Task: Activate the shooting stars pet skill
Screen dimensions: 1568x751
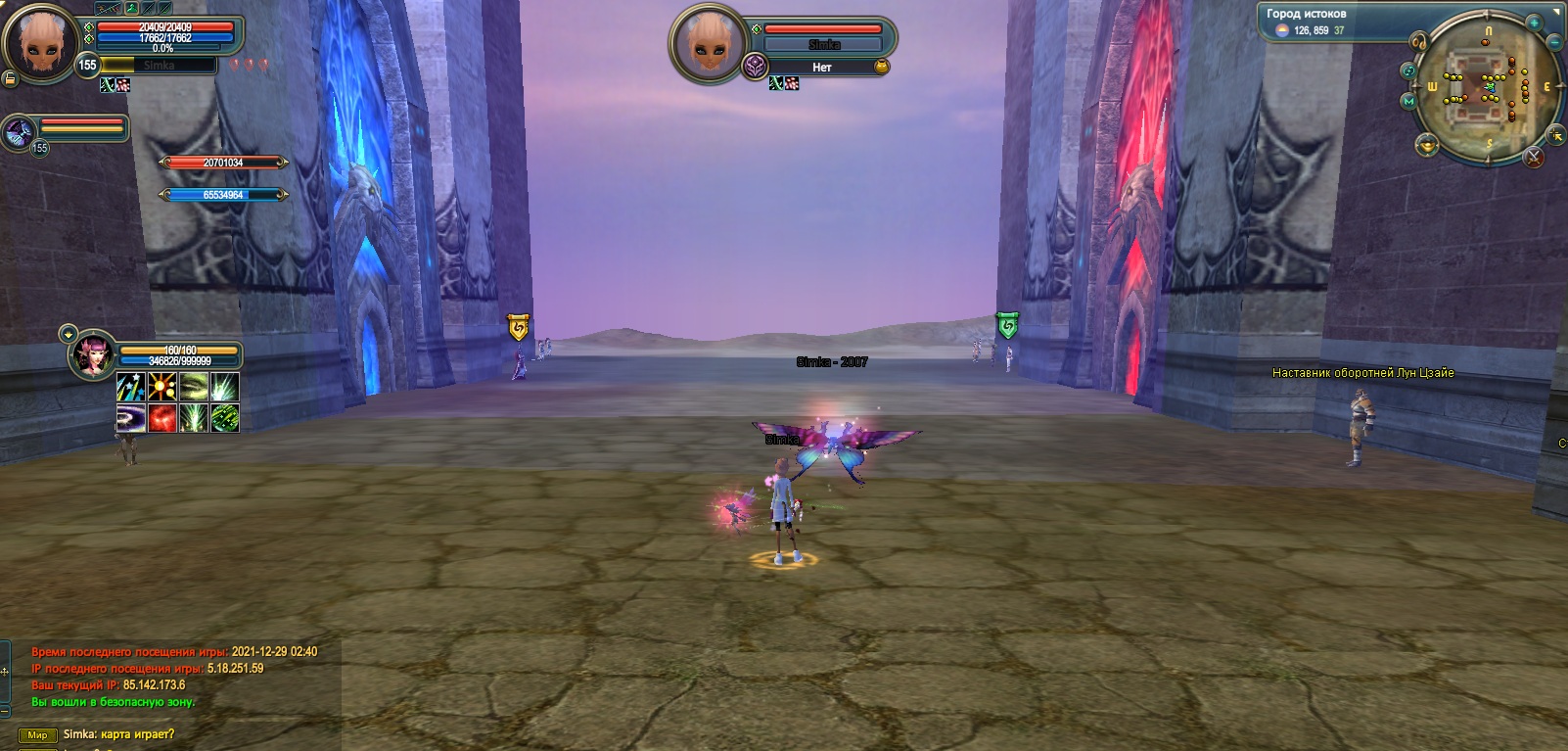Action: (131, 387)
